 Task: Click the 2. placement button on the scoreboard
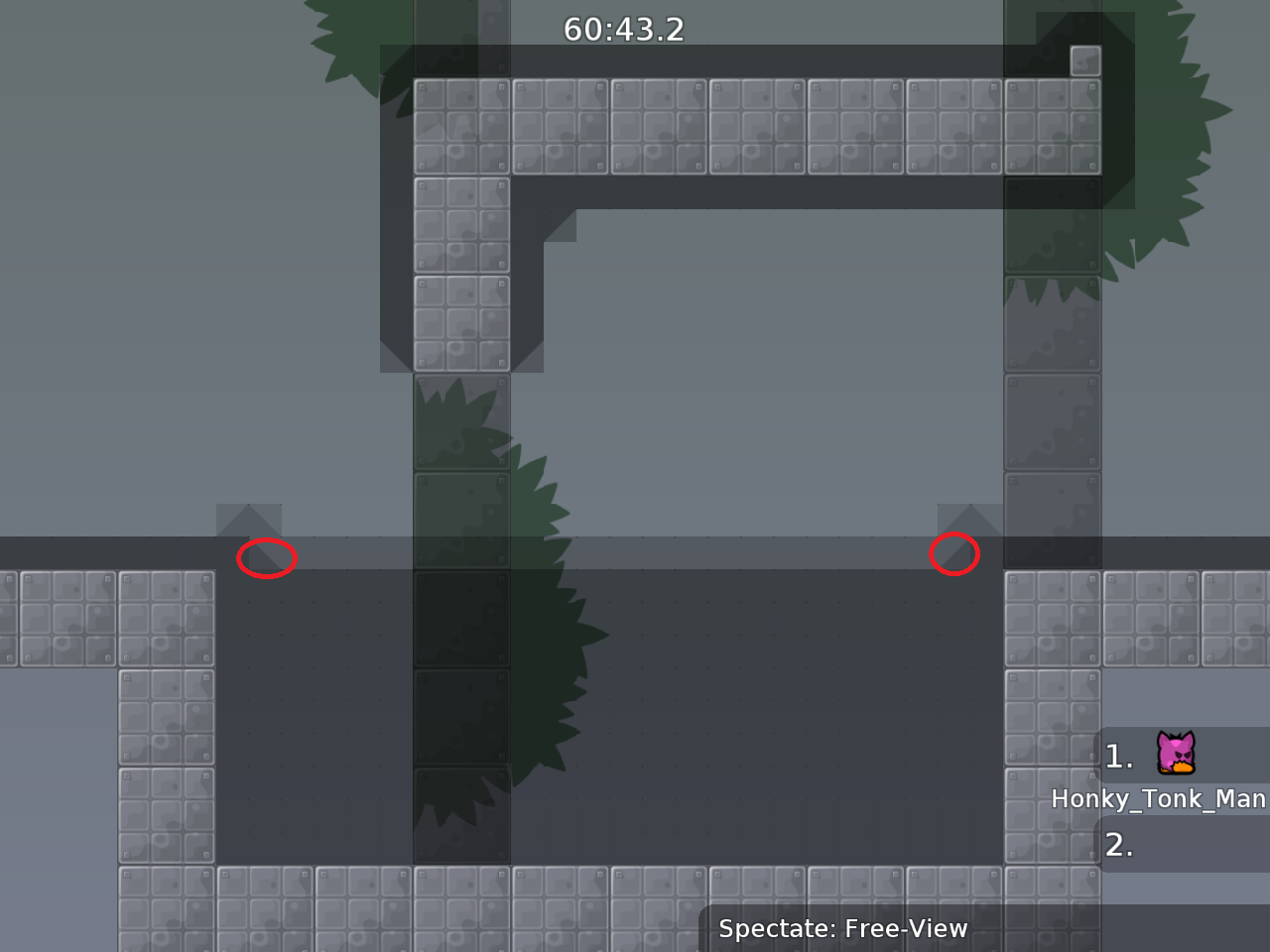pos(1121,847)
